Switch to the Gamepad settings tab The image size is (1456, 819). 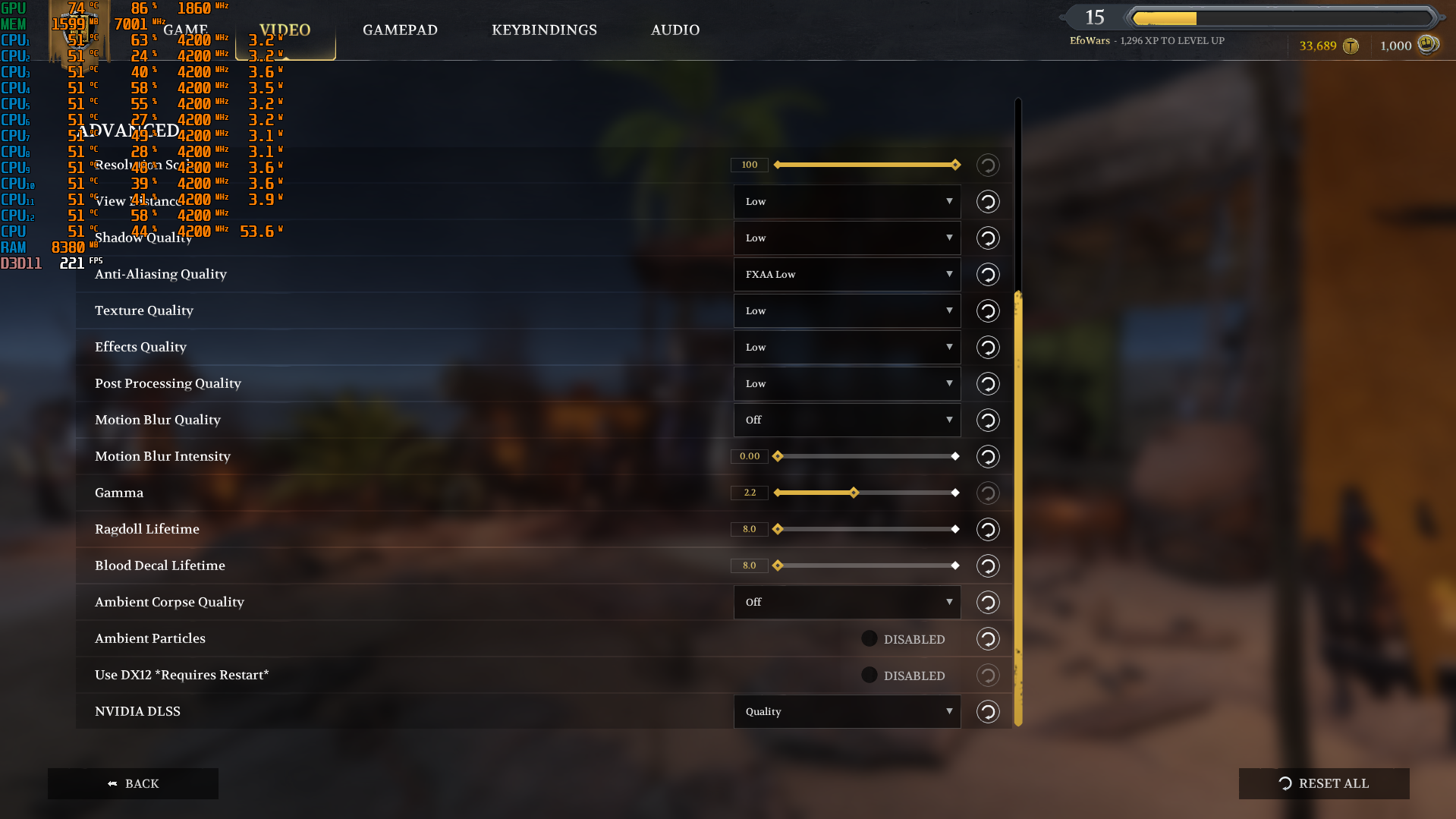400,30
